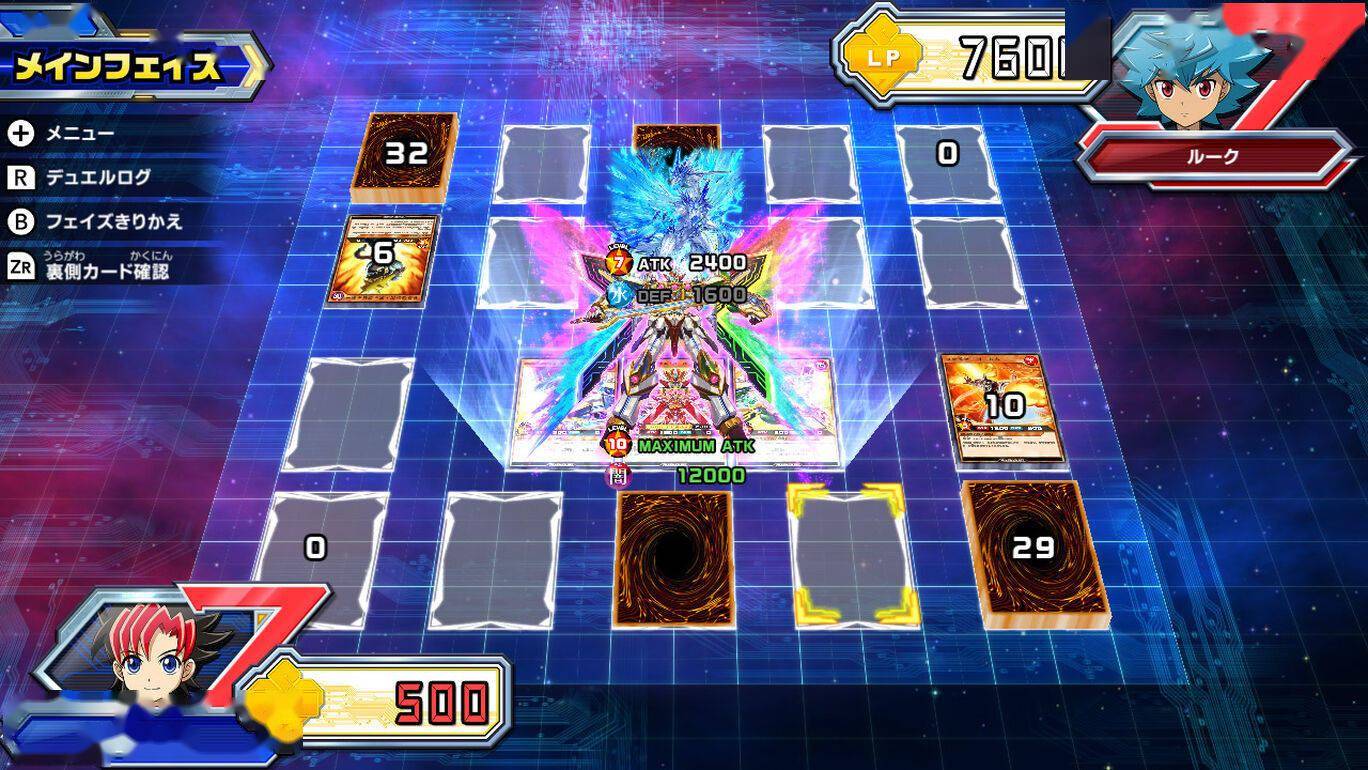
Task: Select the opponent's face-down back row card
Action: pos(677,137)
